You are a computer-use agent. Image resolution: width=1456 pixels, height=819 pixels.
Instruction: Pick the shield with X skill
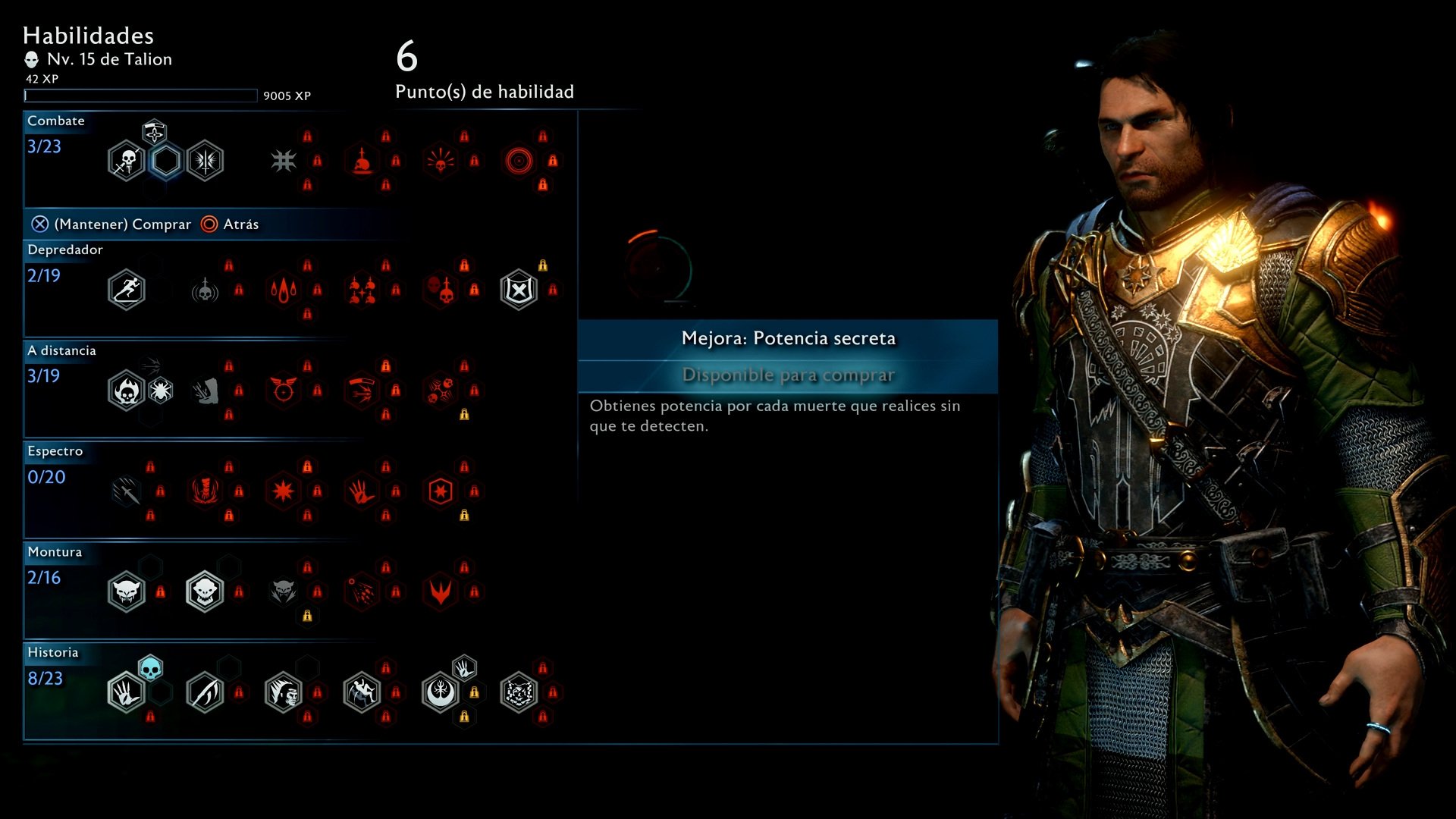[519, 290]
